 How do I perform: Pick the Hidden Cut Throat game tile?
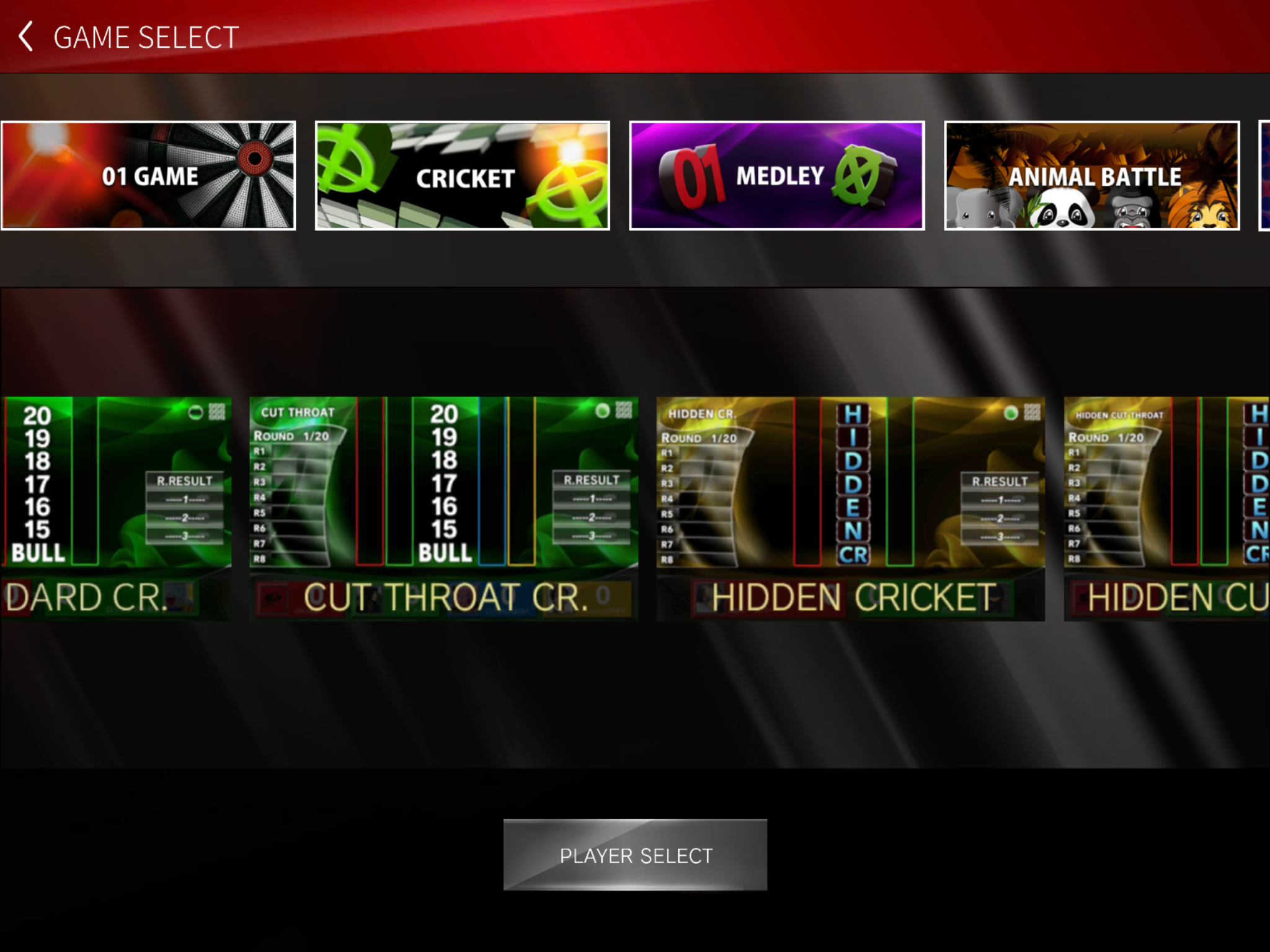click(1167, 508)
